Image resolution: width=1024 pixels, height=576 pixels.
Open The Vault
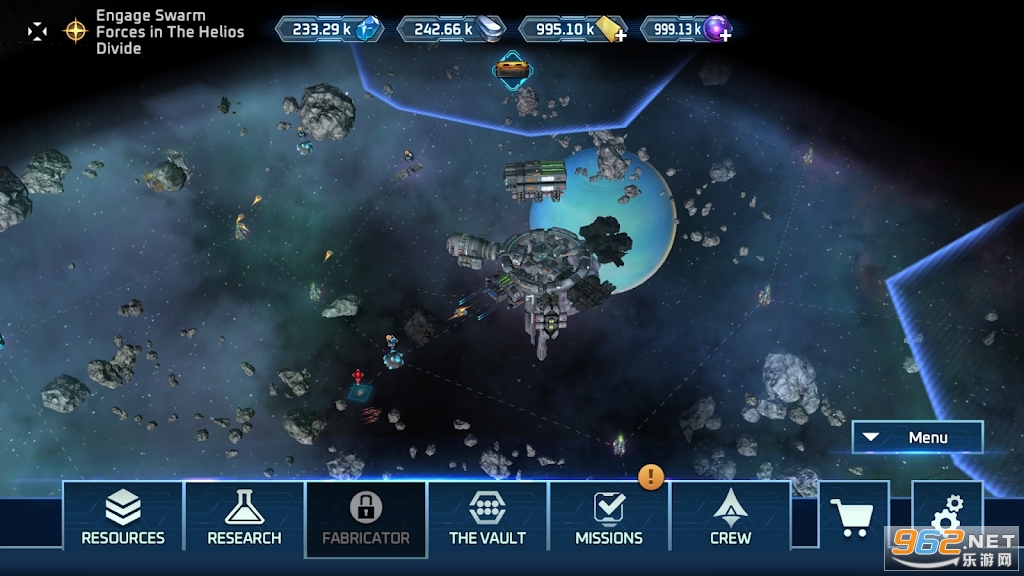(x=488, y=518)
